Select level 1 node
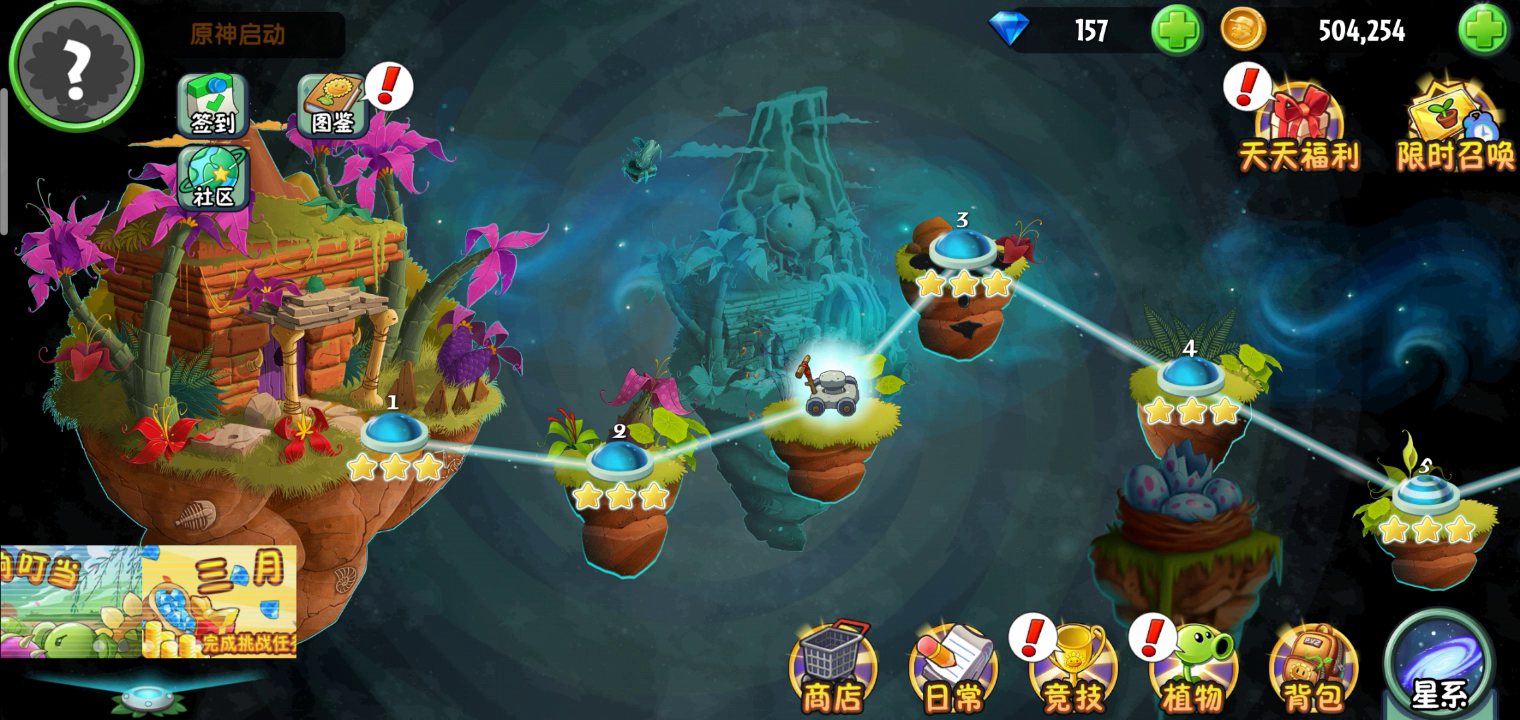 (x=394, y=435)
